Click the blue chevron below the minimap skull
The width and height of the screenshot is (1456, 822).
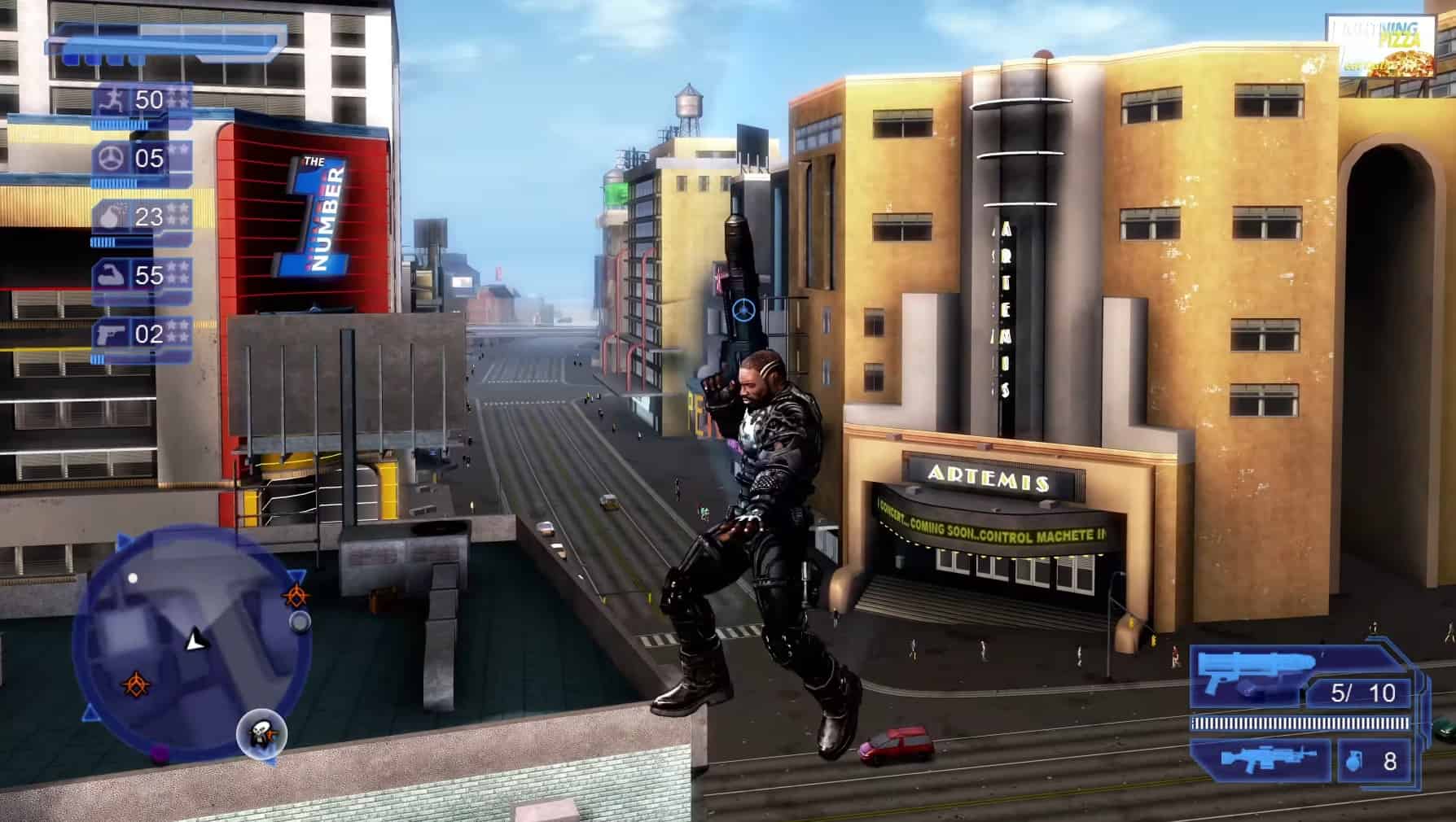point(272,762)
